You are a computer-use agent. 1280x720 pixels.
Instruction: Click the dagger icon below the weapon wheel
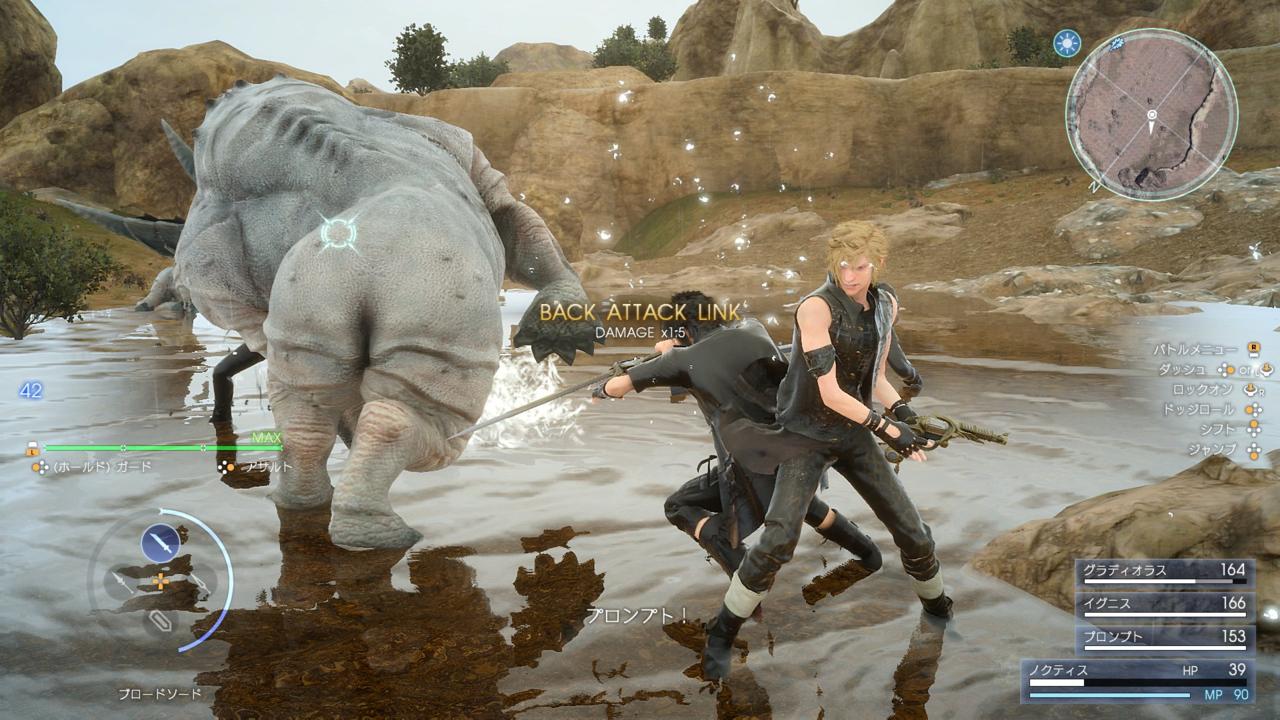pos(161,622)
